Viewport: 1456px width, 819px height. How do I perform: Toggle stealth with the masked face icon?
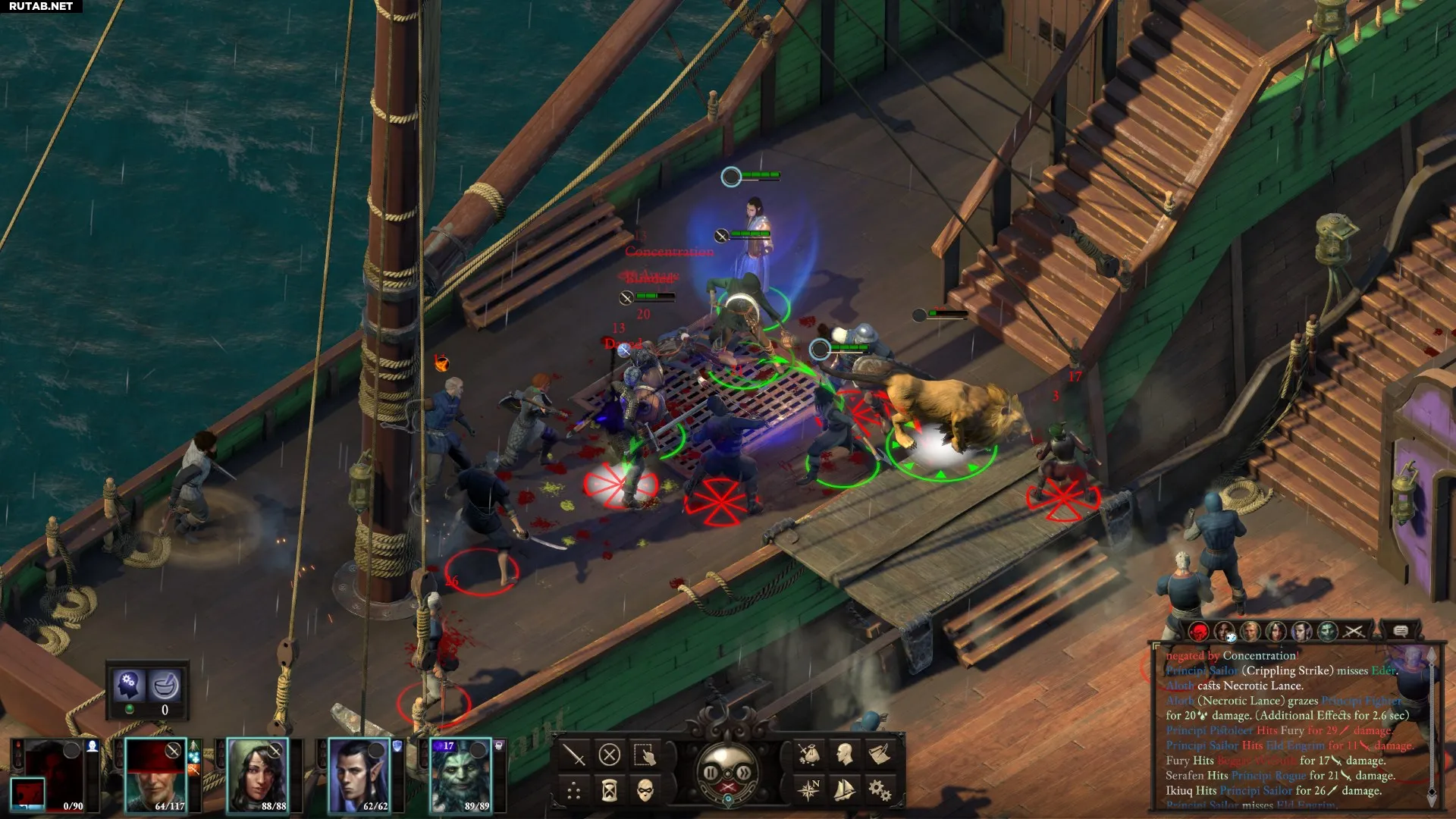[645, 792]
